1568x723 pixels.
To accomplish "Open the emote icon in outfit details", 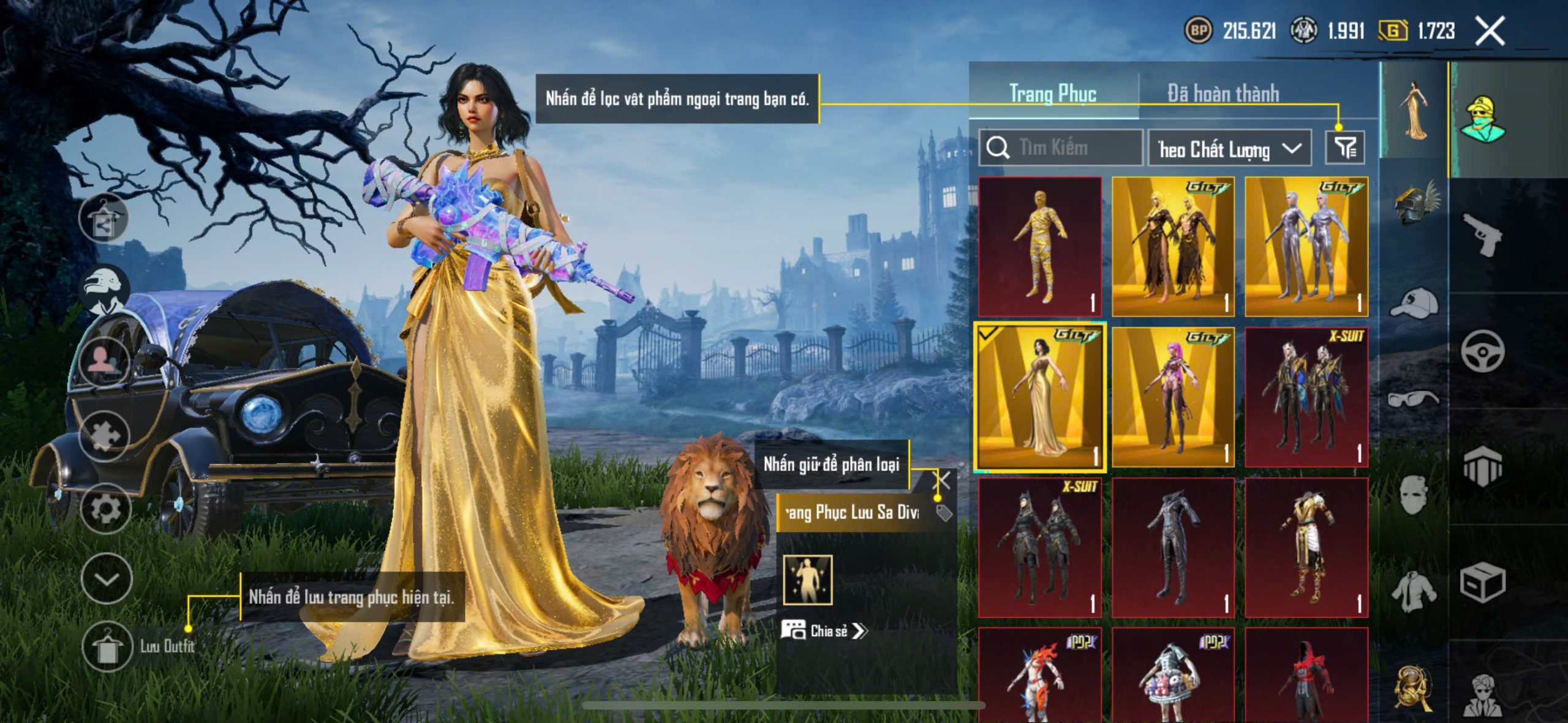I will point(807,579).
